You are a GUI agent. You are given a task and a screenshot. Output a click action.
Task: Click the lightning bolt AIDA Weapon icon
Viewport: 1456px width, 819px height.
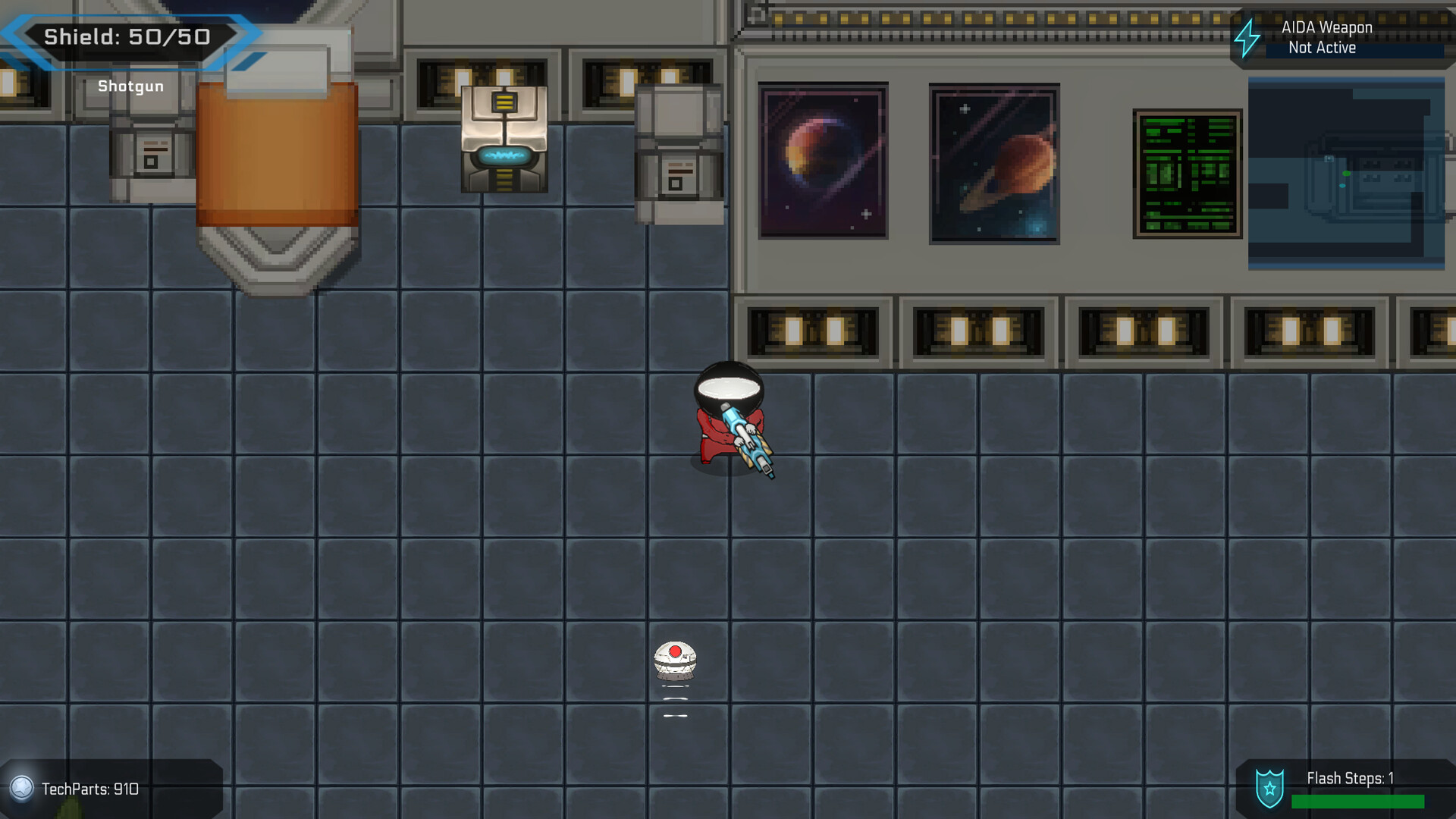click(x=1247, y=37)
